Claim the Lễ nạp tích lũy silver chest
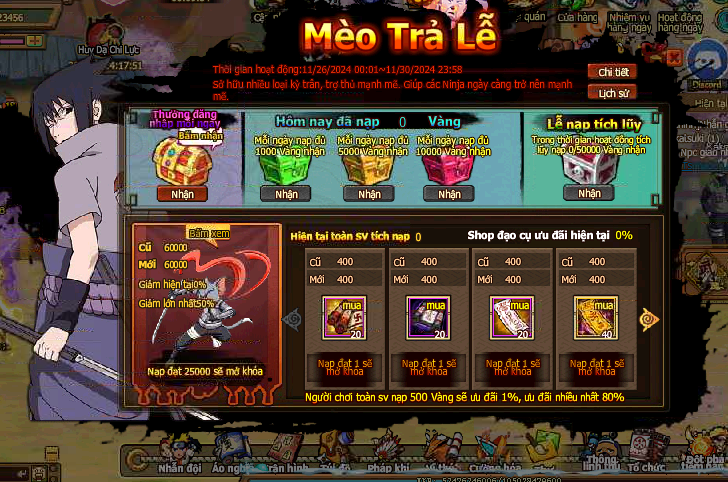This screenshot has width=728, height=482. coord(589,193)
